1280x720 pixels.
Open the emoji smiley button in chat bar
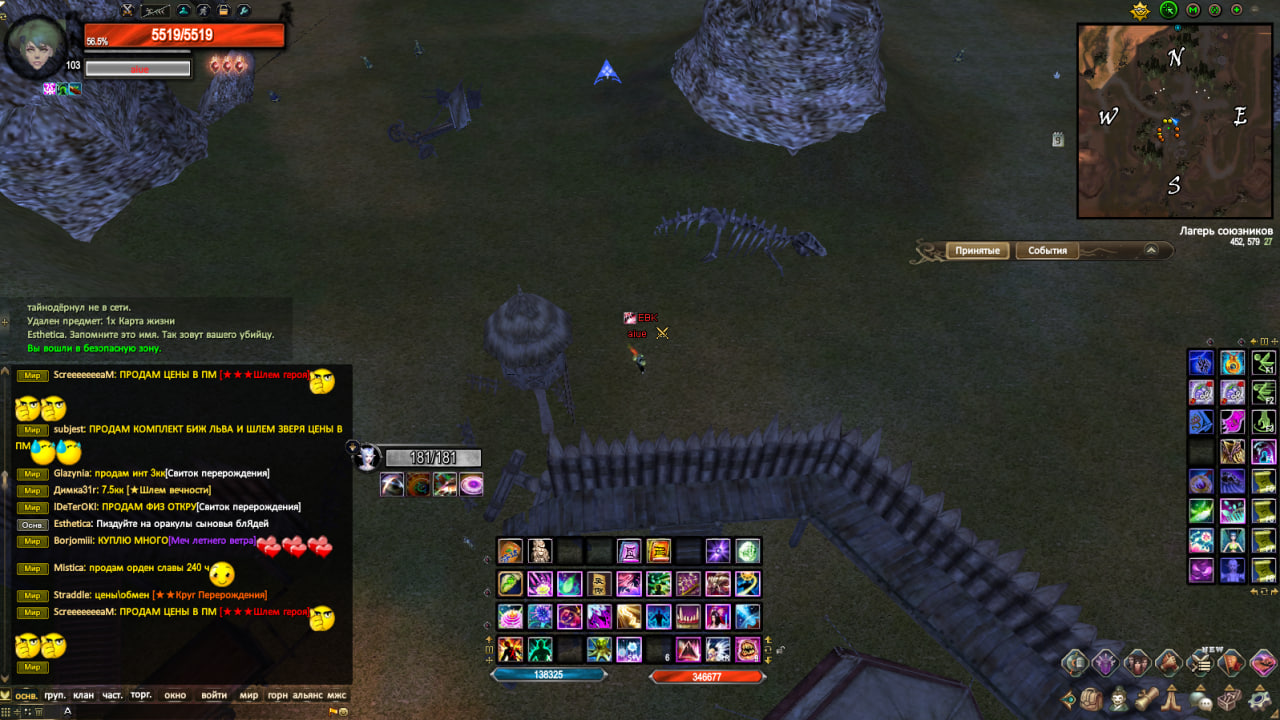click(342, 711)
